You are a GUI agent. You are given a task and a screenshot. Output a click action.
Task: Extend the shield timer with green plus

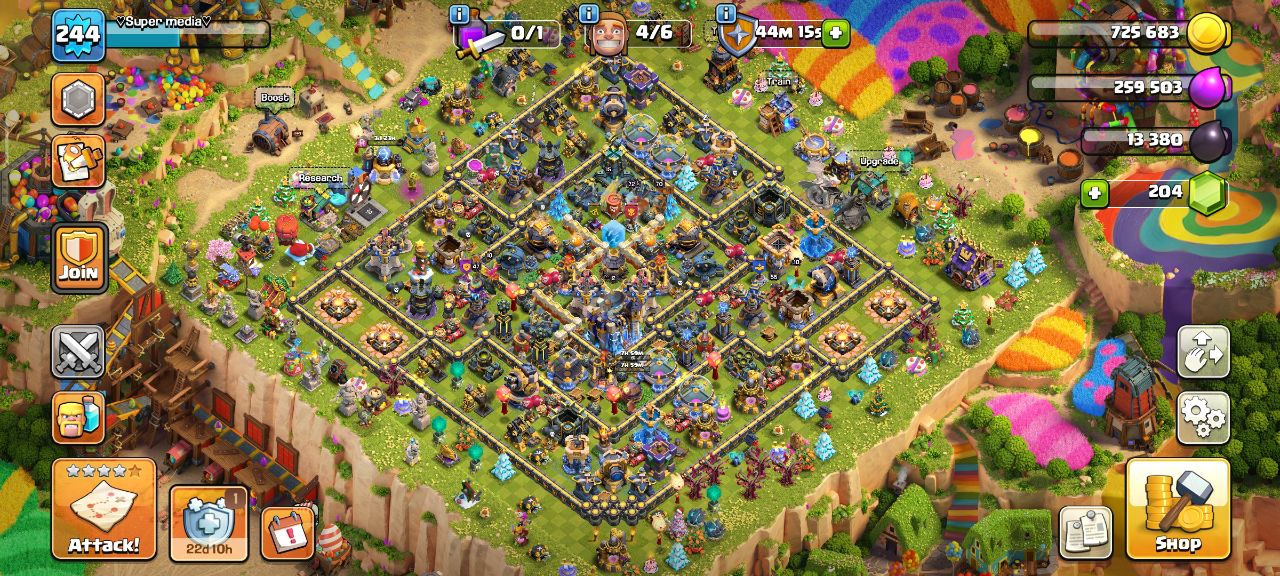click(835, 33)
